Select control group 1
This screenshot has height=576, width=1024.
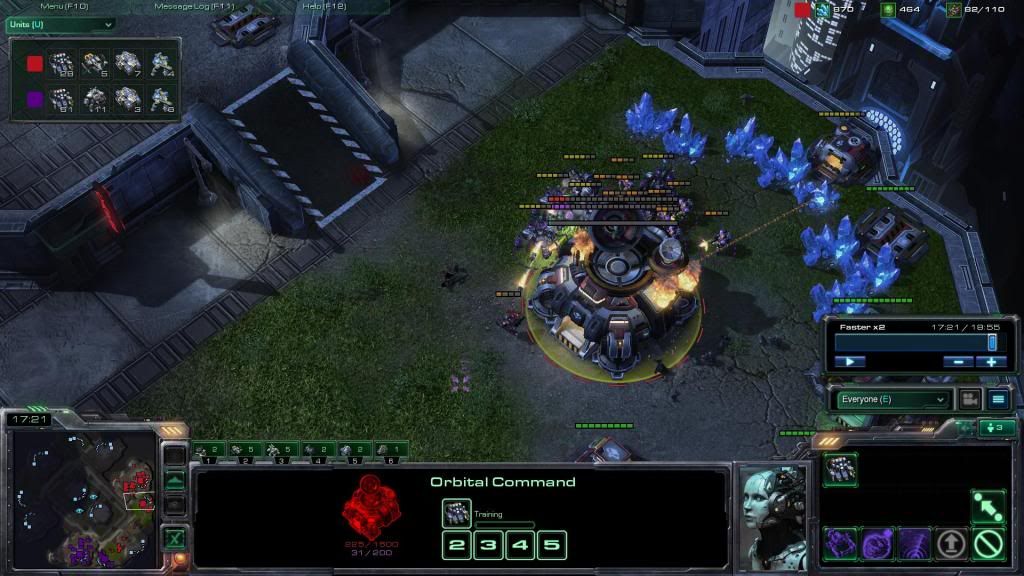pyautogui.click(x=209, y=452)
